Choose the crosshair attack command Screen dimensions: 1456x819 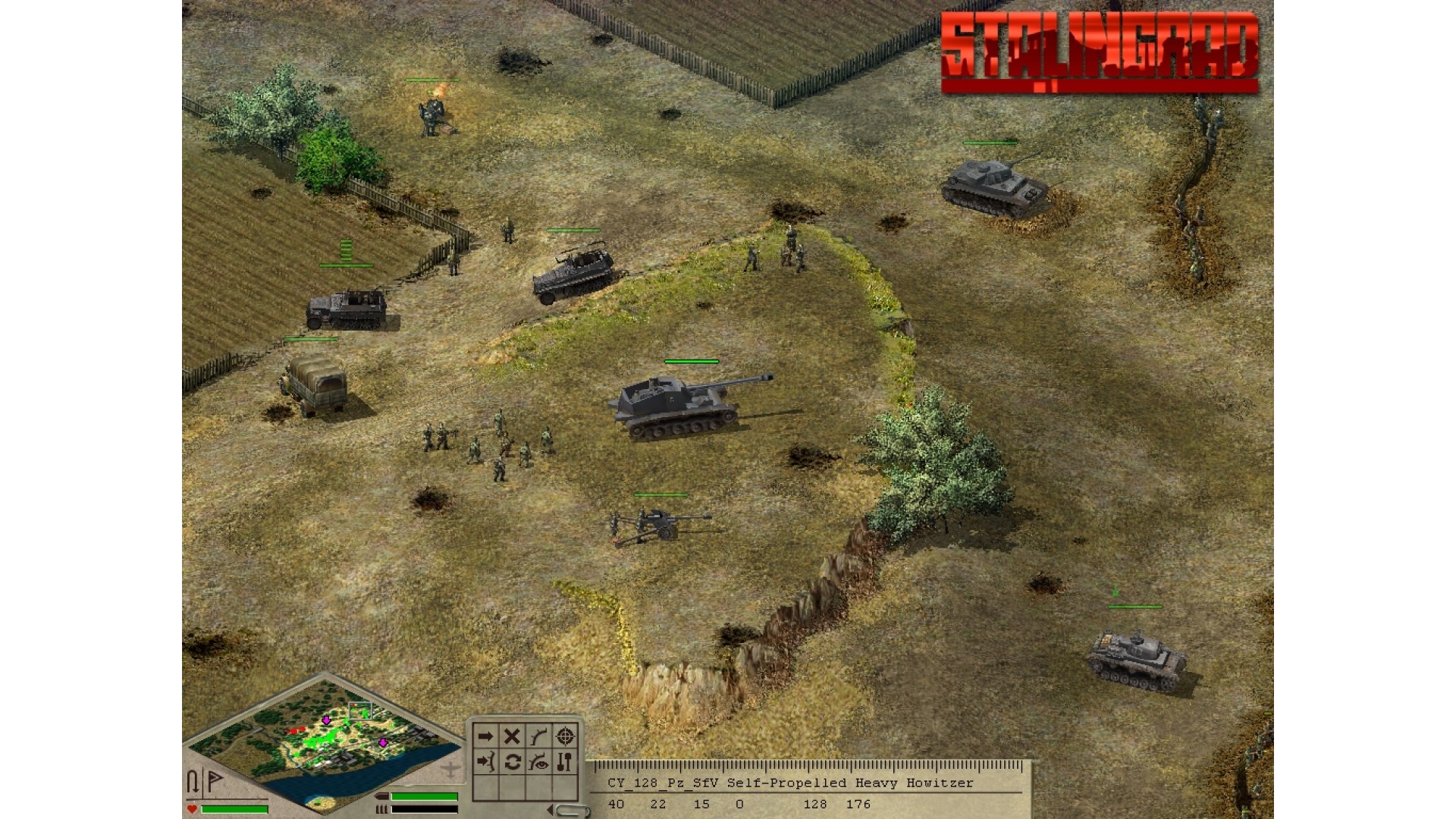pyautogui.click(x=565, y=736)
